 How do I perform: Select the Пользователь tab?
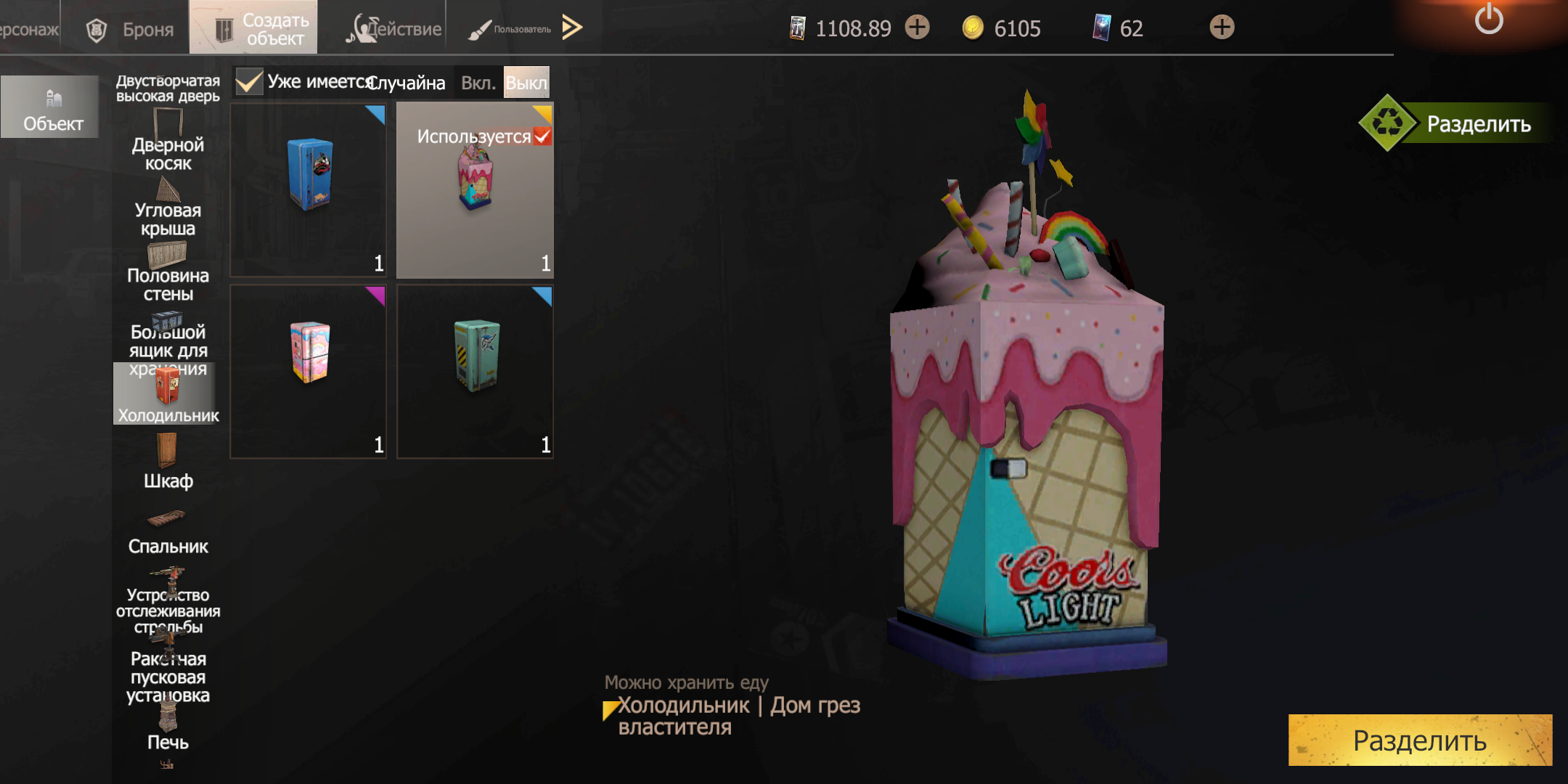510,29
